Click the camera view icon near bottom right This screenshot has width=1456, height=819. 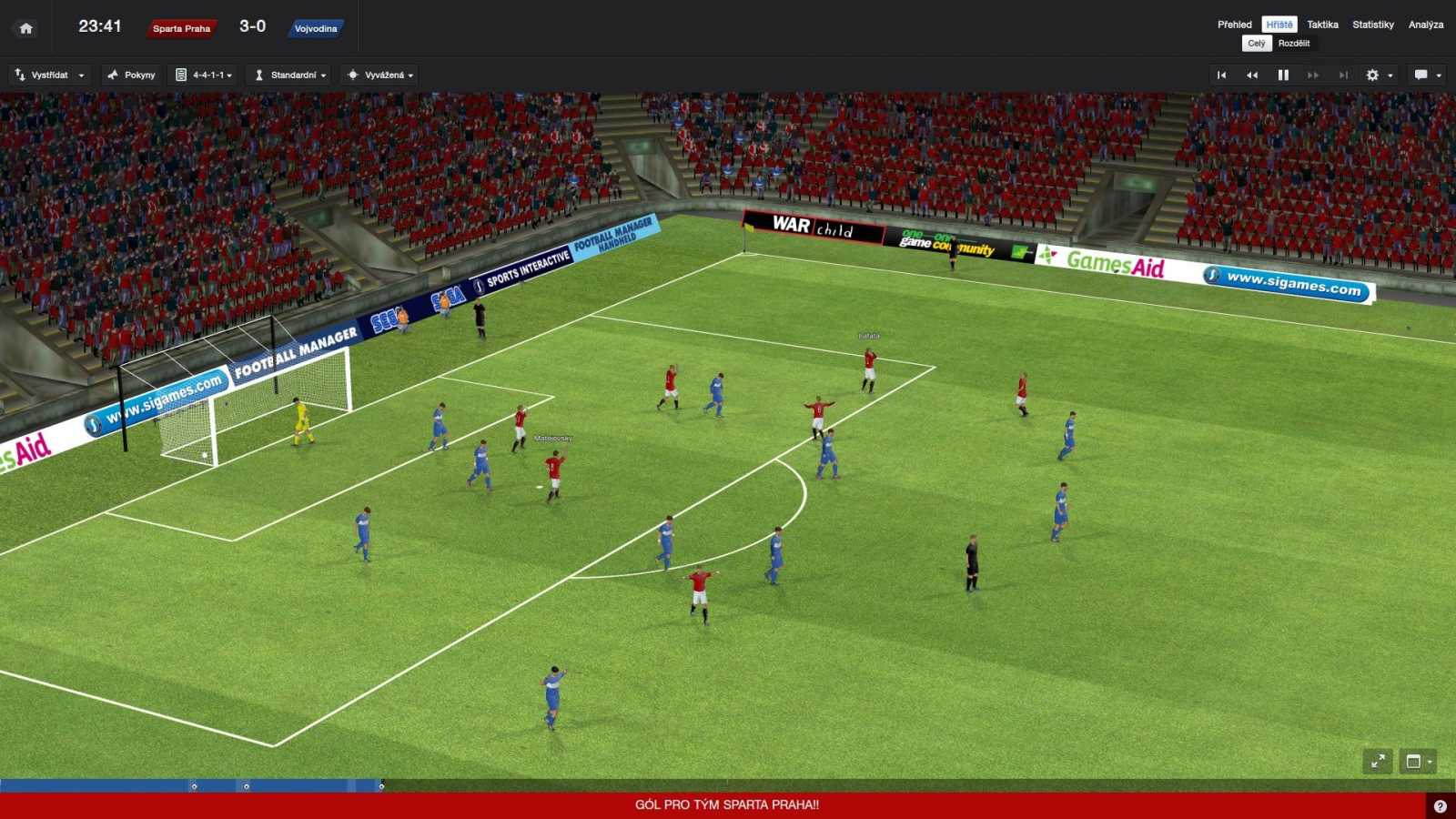click(x=1414, y=763)
